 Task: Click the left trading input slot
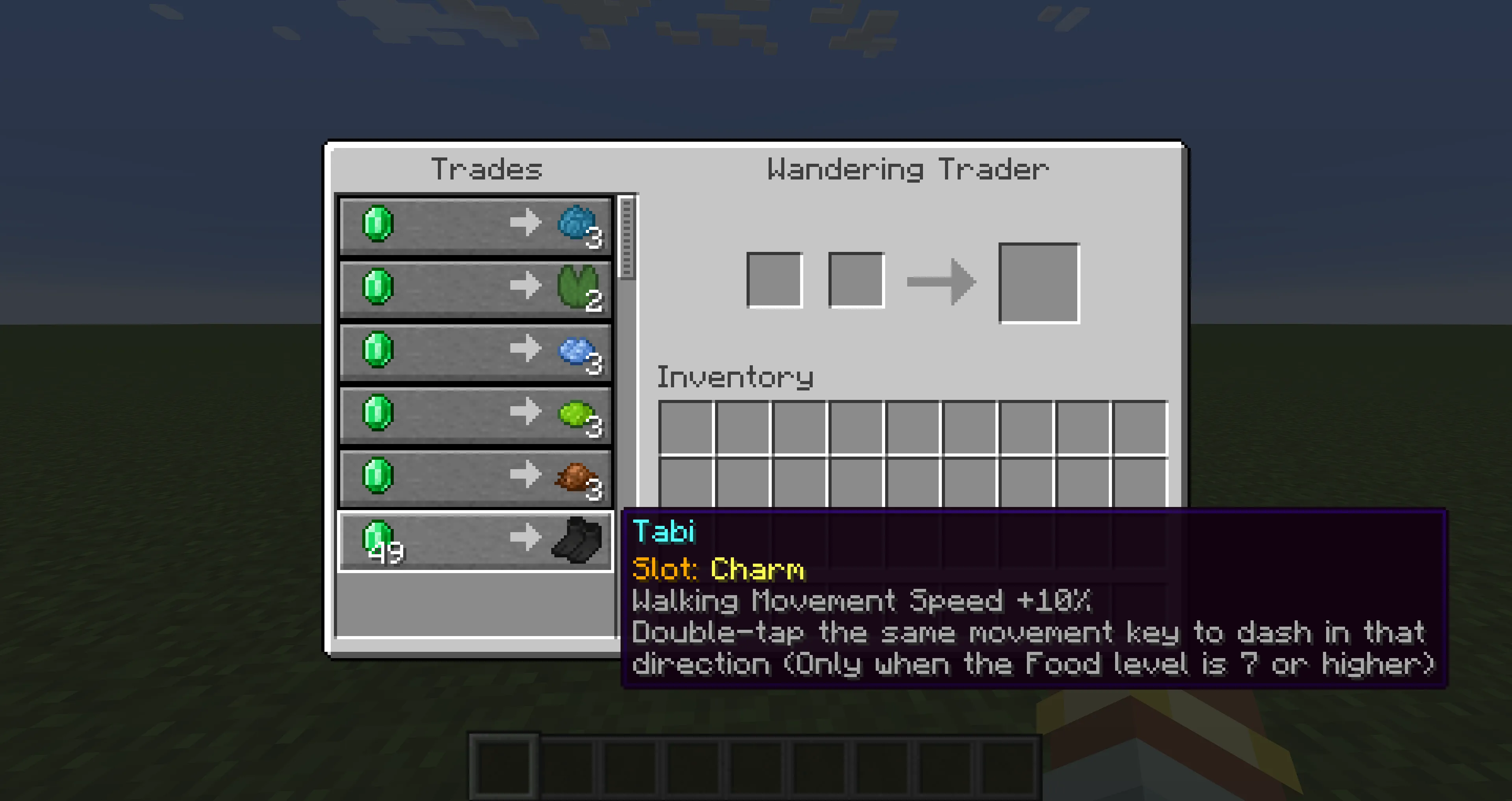tap(775, 281)
